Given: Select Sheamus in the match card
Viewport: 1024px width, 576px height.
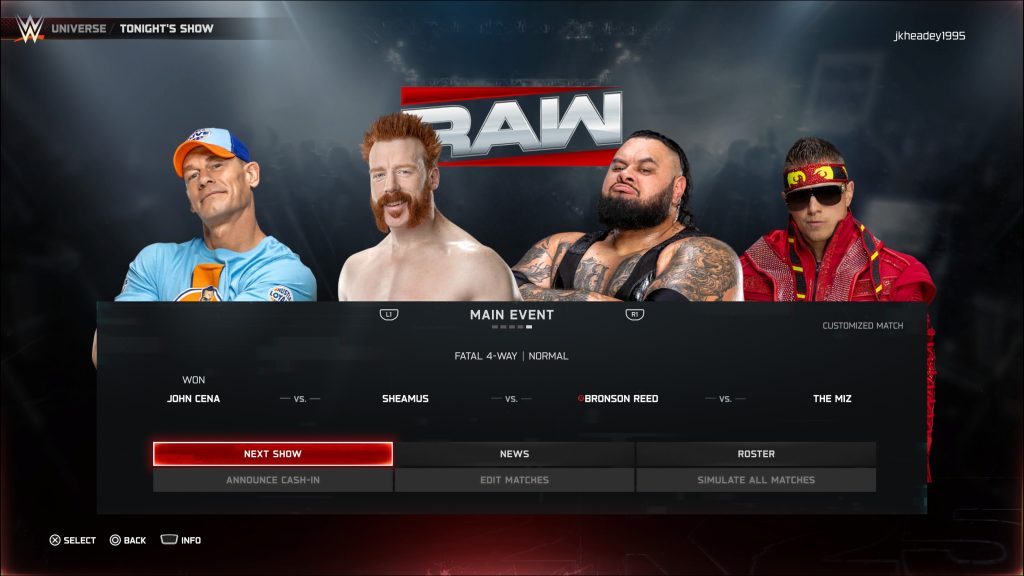Looking at the screenshot, I should click(405, 399).
